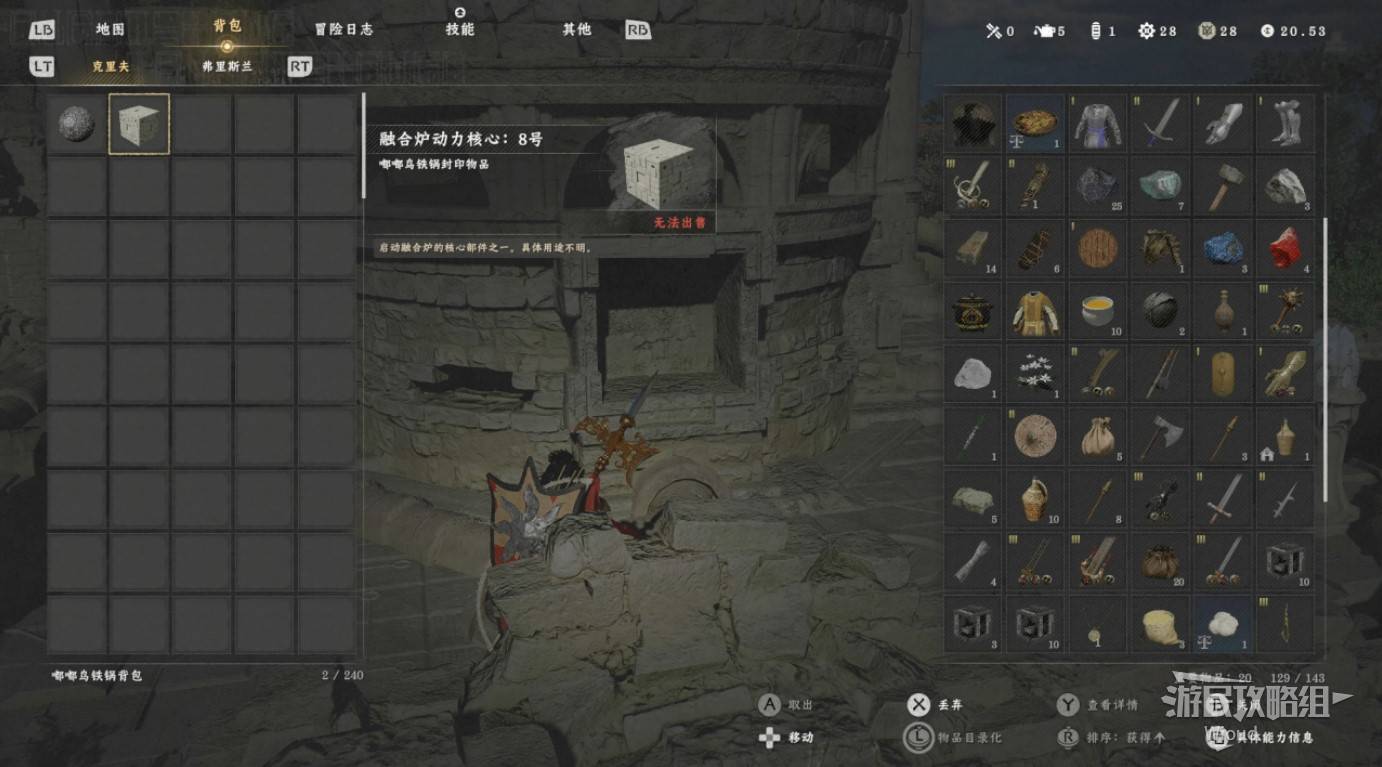Select the bowl of yellow soup
Screen dimensions: 1382x767
coord(1097,311)
